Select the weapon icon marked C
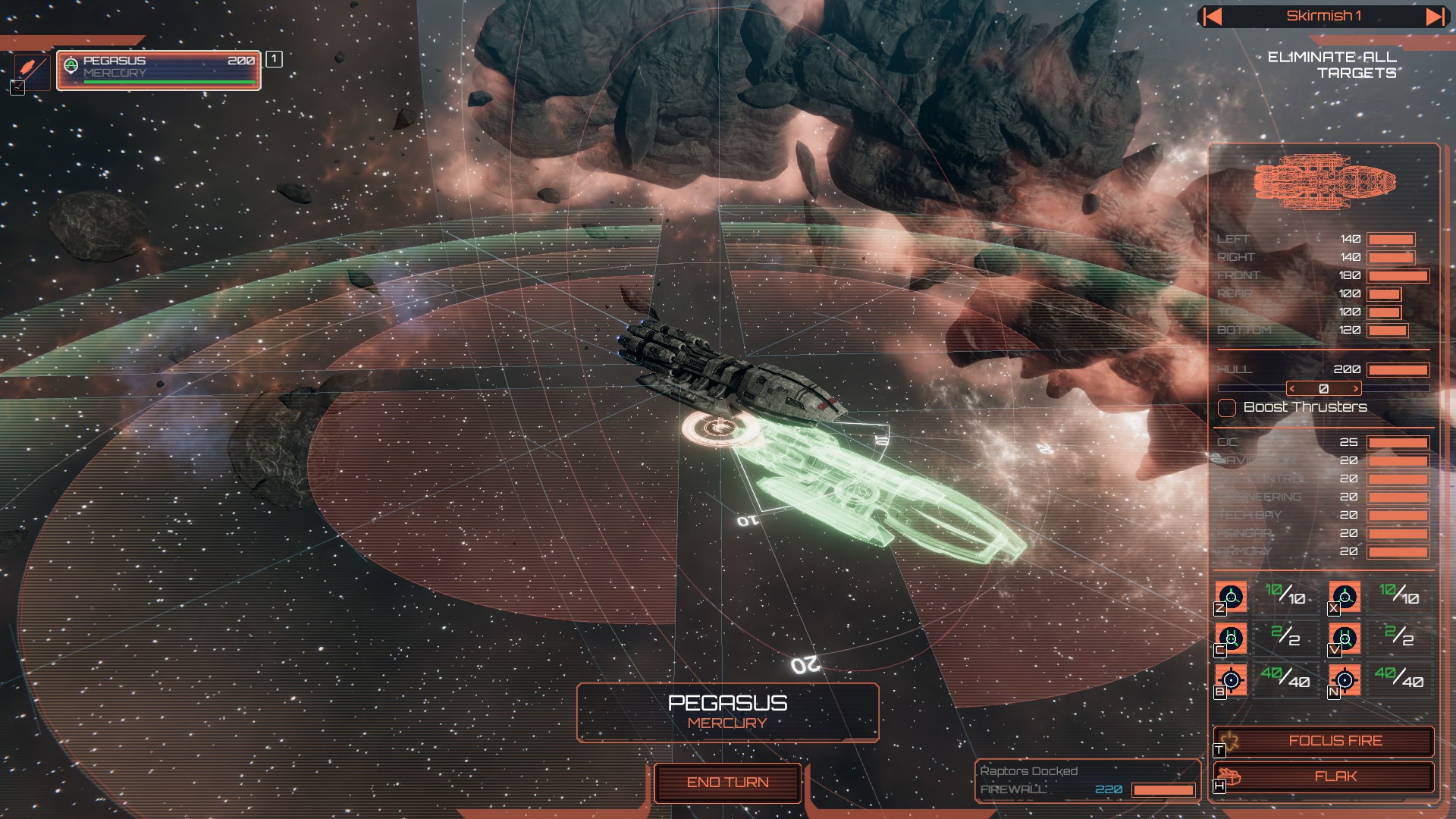The width and height of the screenshot is (1456, 819). 1231,639
